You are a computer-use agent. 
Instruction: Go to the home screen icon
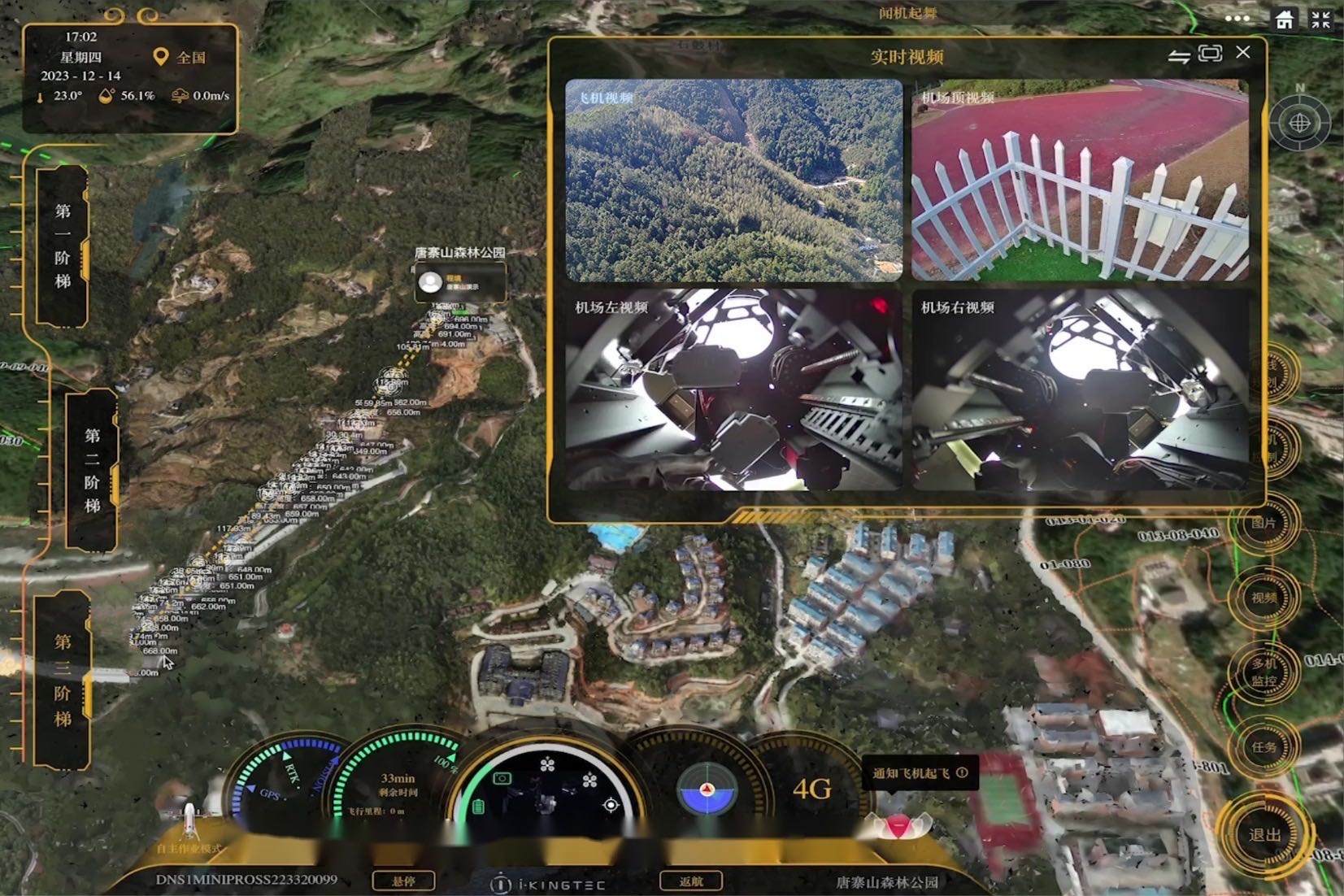coord(1285,20)
